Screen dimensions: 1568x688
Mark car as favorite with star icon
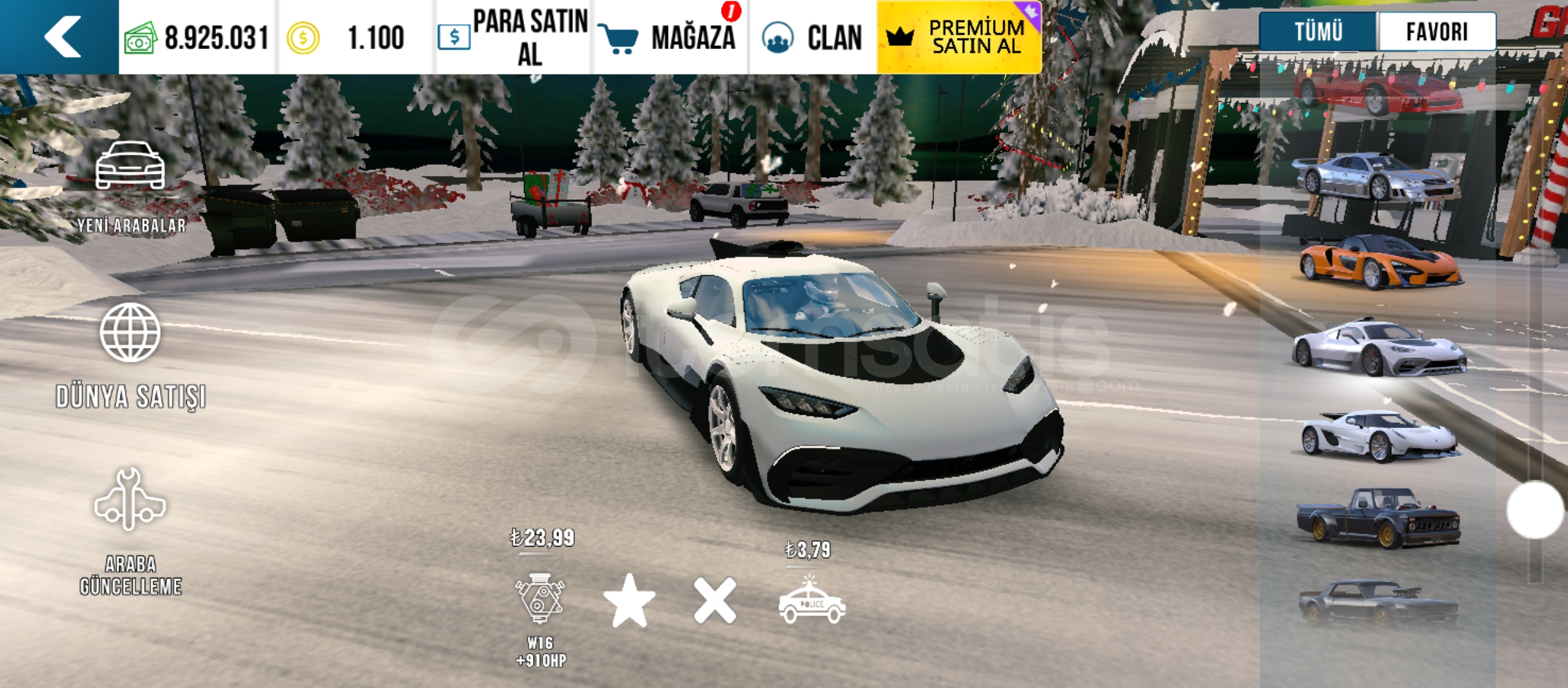tap(629, 601)
